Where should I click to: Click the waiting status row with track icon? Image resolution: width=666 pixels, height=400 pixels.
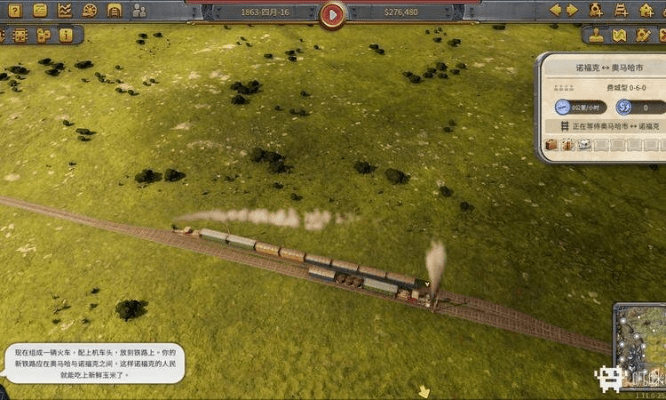coord(603,127)
